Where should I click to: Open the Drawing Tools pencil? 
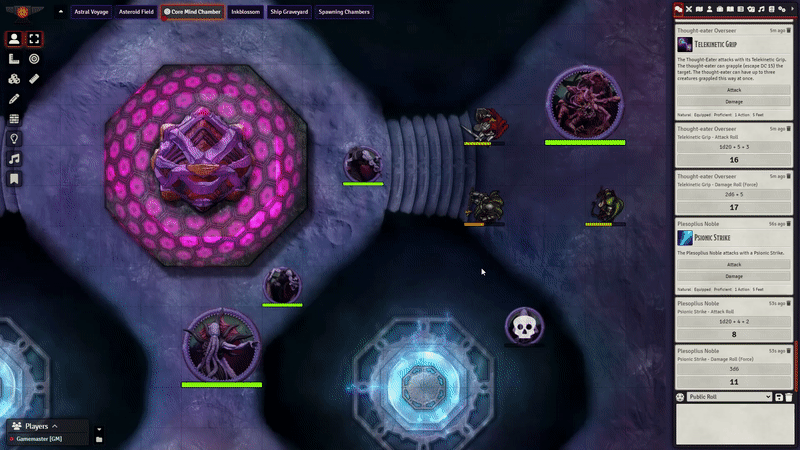tap(14, 99)
